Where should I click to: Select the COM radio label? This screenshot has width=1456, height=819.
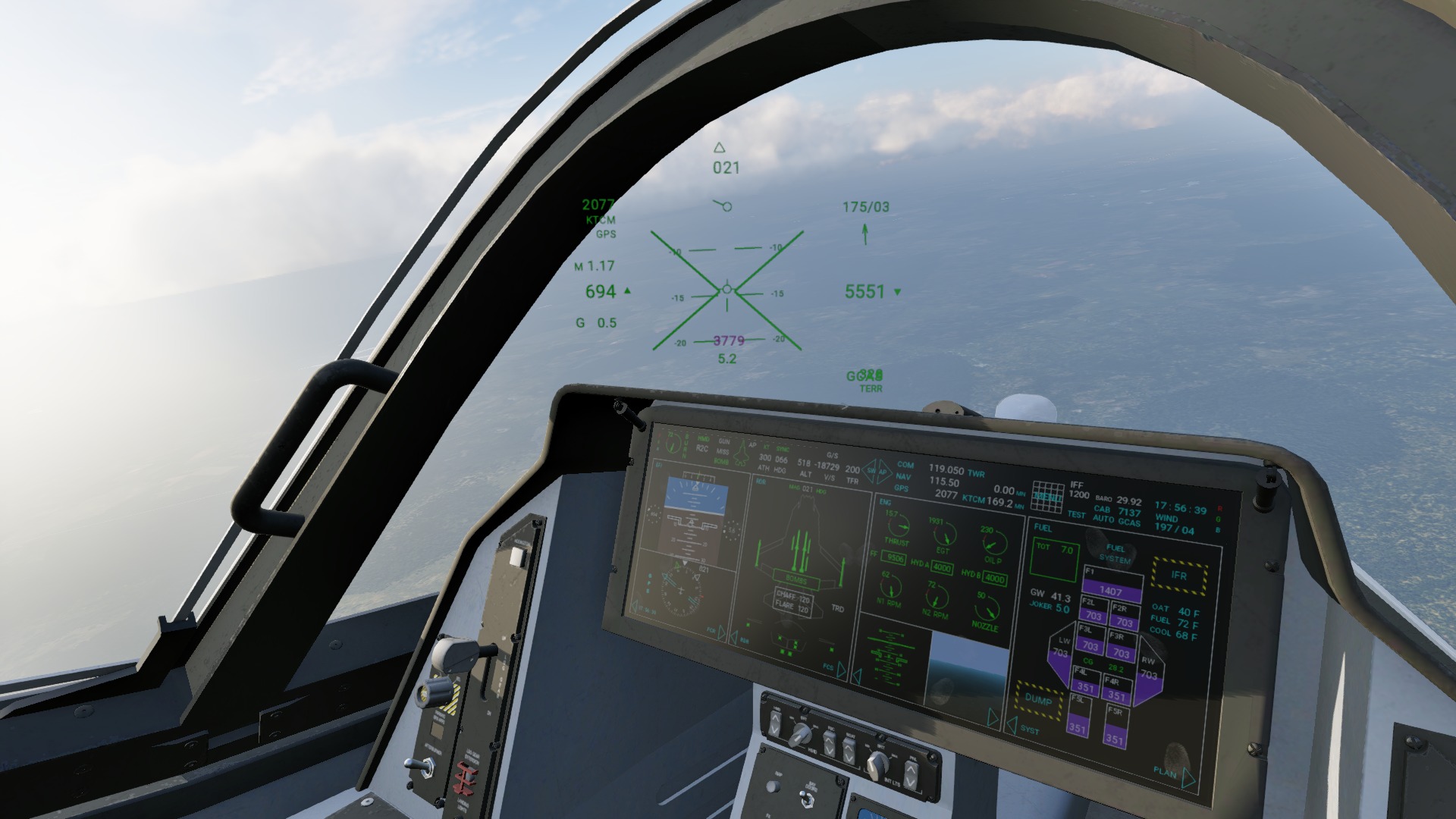[x=905, y=465]
